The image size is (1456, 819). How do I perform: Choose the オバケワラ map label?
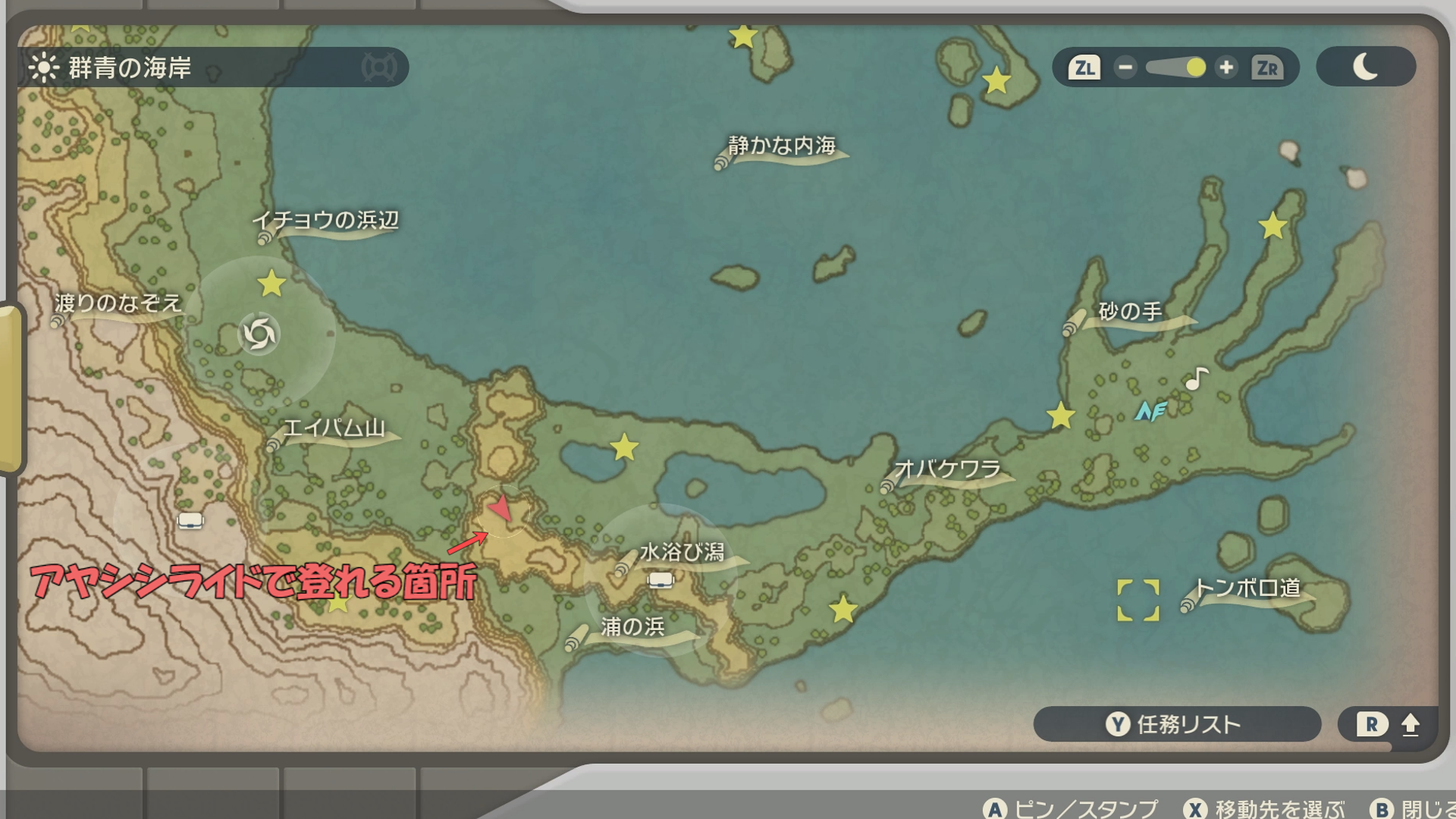click(x=948, y=469)
